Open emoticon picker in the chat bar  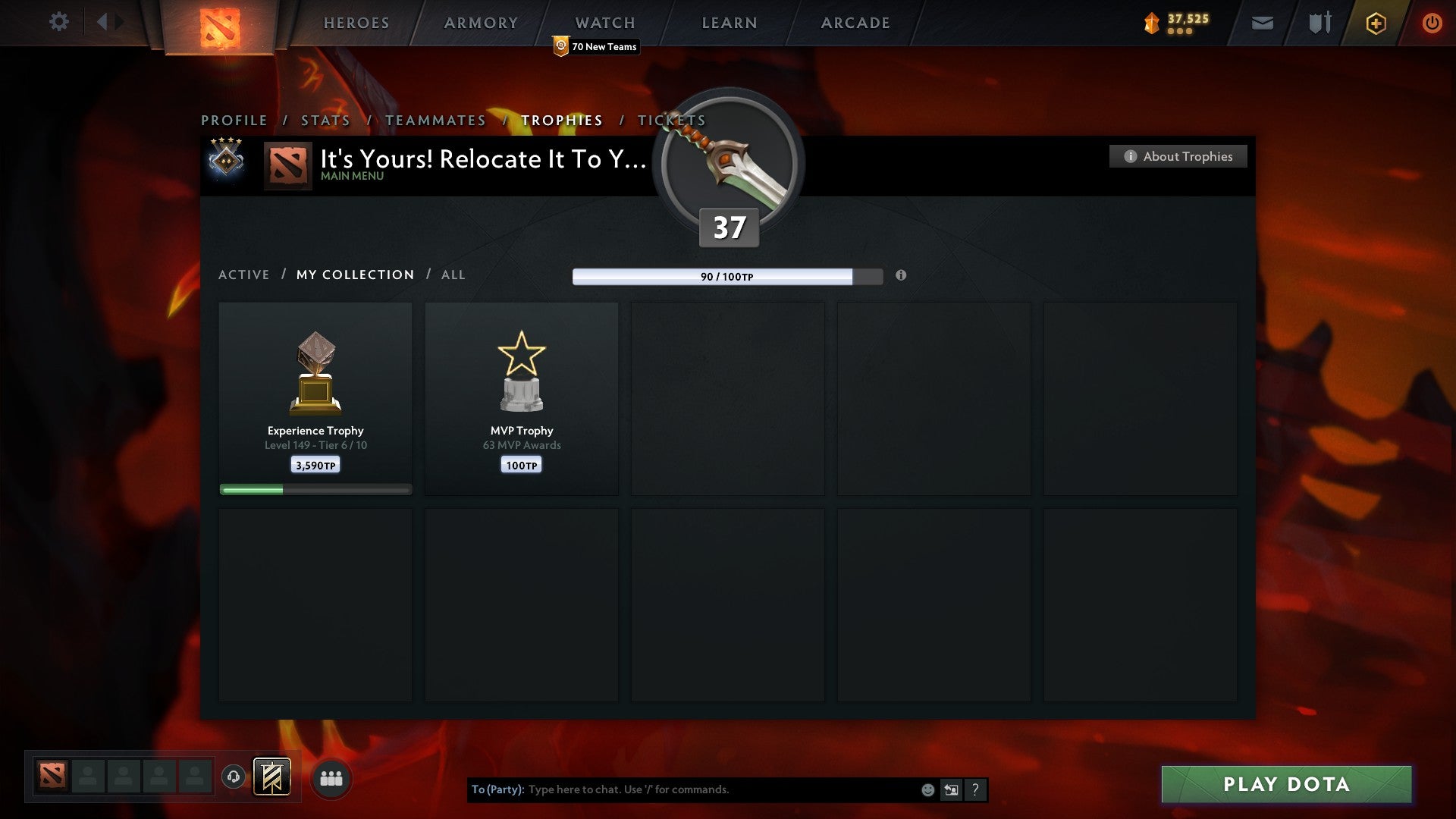pos(927,789)
